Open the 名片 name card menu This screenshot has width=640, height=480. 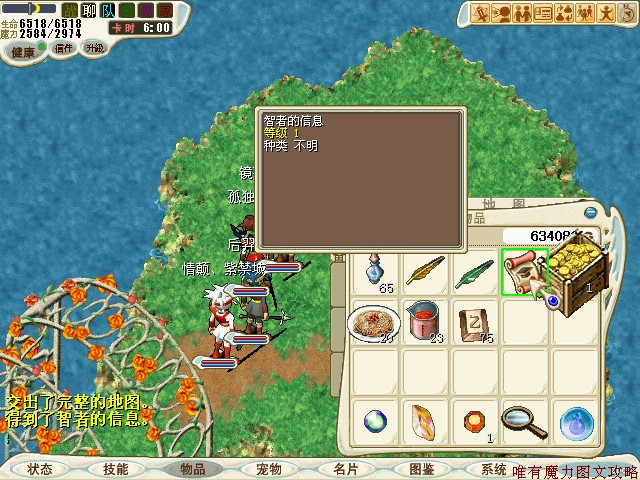[345, 468]
